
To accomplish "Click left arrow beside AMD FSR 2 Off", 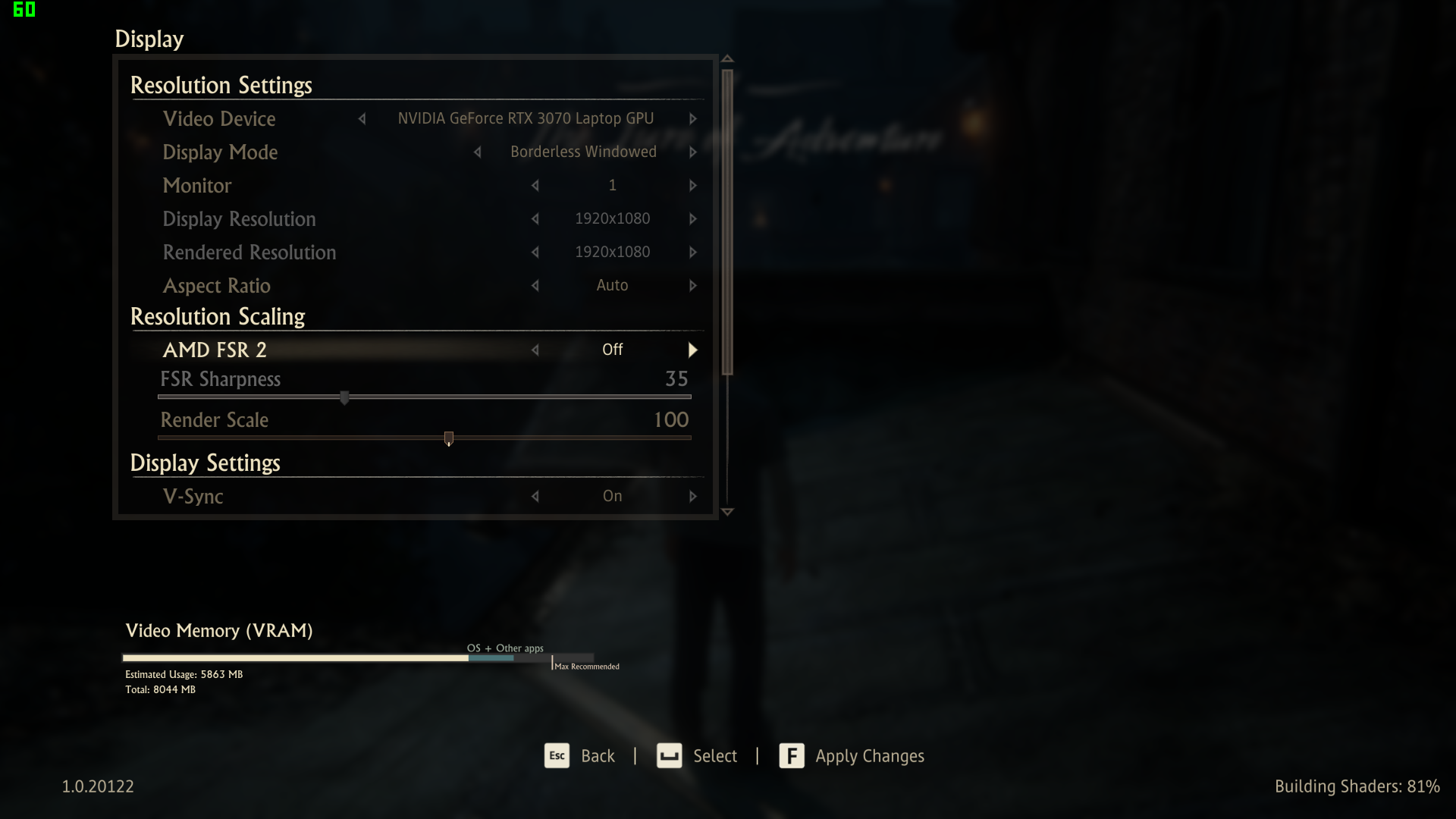I will coord(535,350).
